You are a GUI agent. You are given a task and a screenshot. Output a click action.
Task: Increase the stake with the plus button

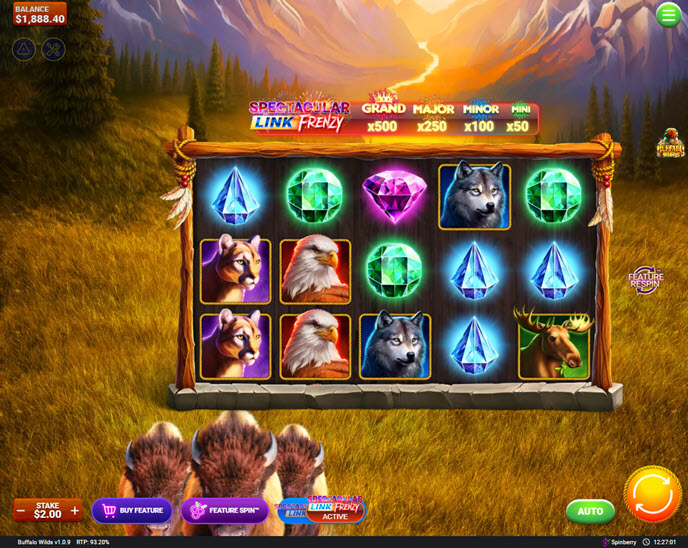pyautogui.click(x=74, y=511)
